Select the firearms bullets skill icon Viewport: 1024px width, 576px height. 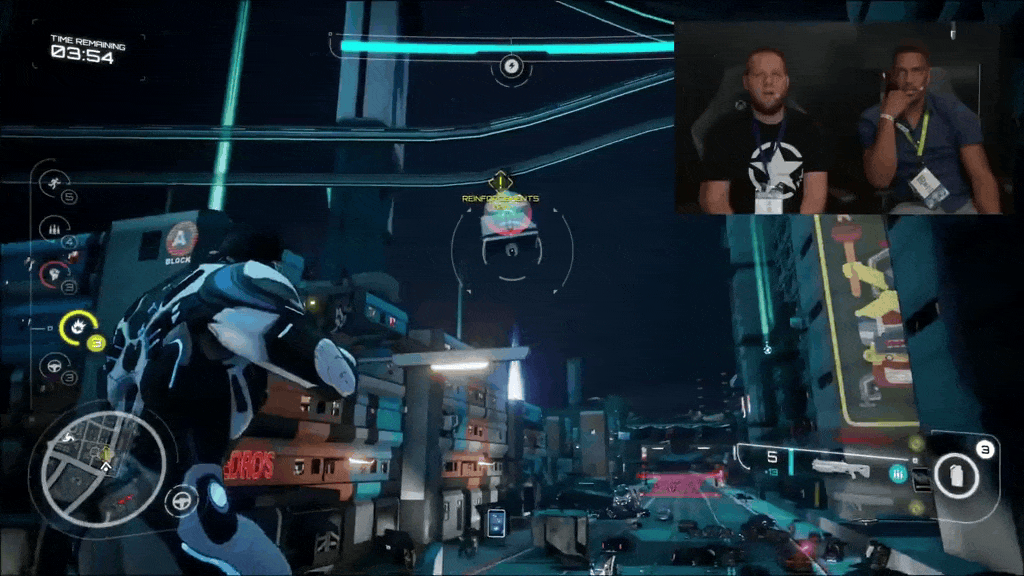(50, 228)
